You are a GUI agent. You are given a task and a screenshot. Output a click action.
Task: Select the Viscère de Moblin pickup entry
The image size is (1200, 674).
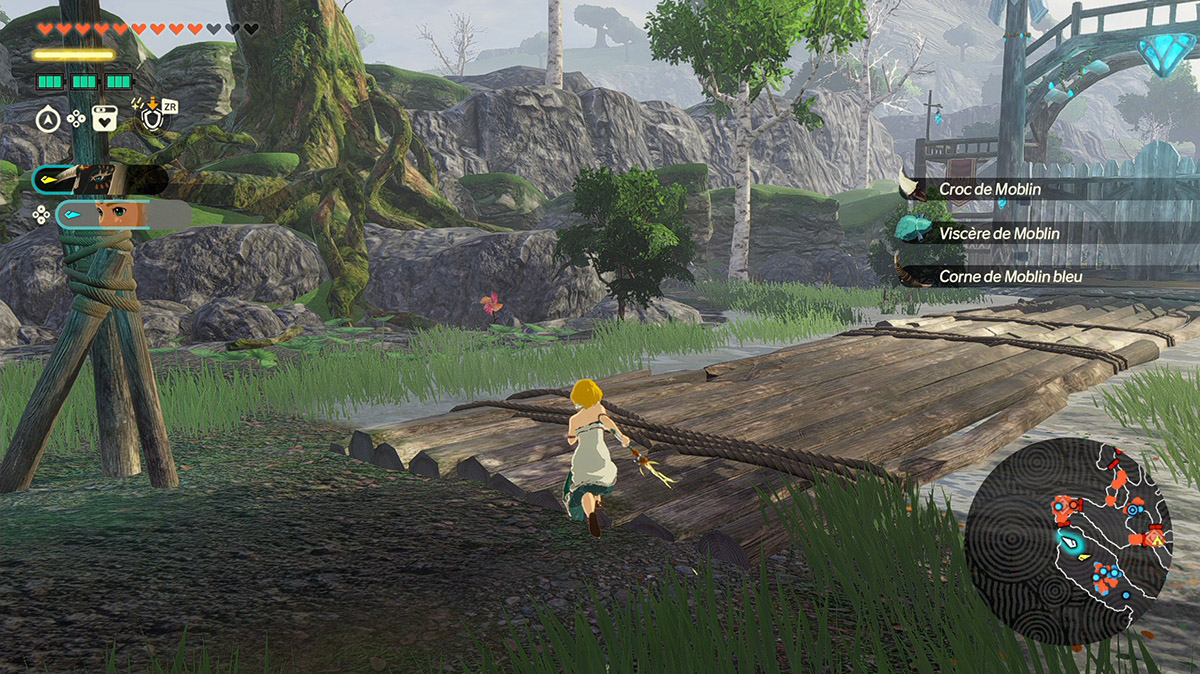pyautogui.click(x=999, y=233)
